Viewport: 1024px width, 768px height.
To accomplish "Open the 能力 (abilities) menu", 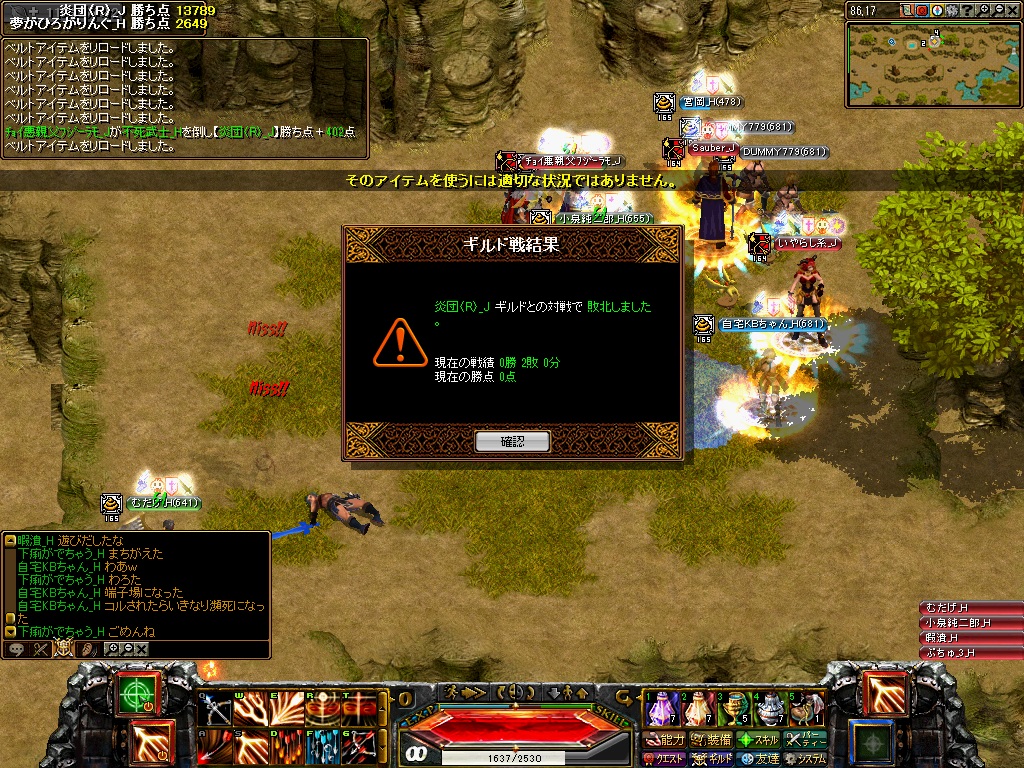I will click(x=664, y=740).
